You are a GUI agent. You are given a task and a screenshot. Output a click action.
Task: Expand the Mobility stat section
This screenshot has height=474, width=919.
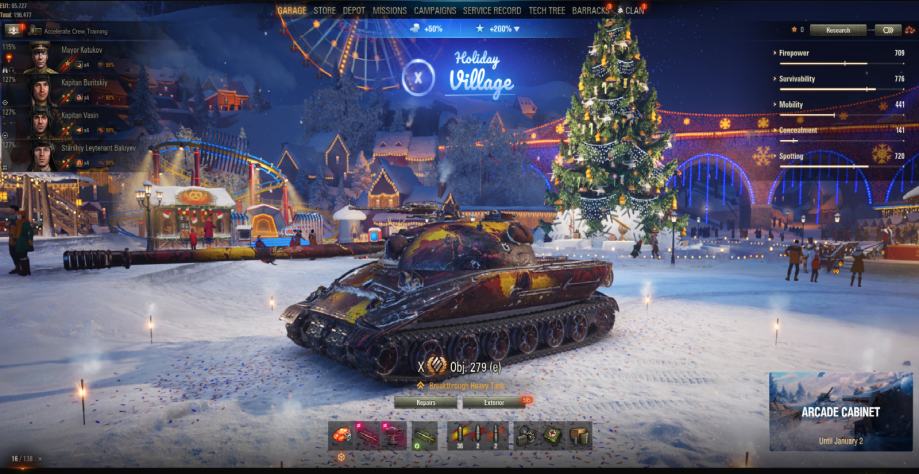click(x=791, y=104)
